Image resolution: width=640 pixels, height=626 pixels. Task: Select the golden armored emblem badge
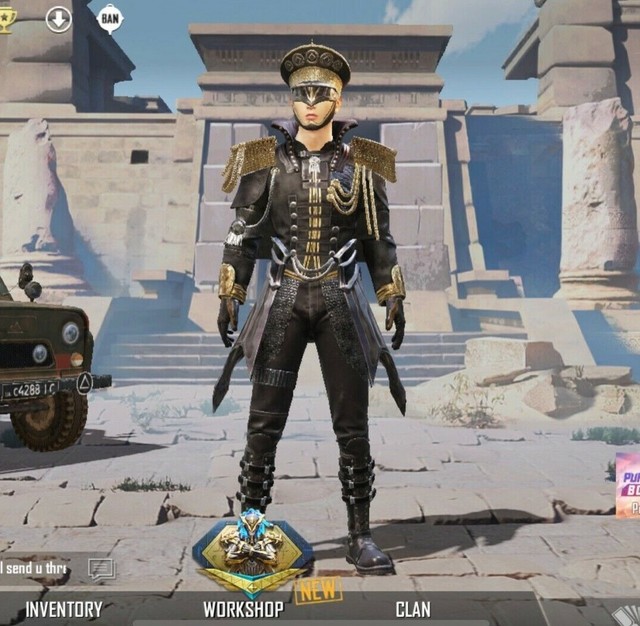[x=252, y=553]
